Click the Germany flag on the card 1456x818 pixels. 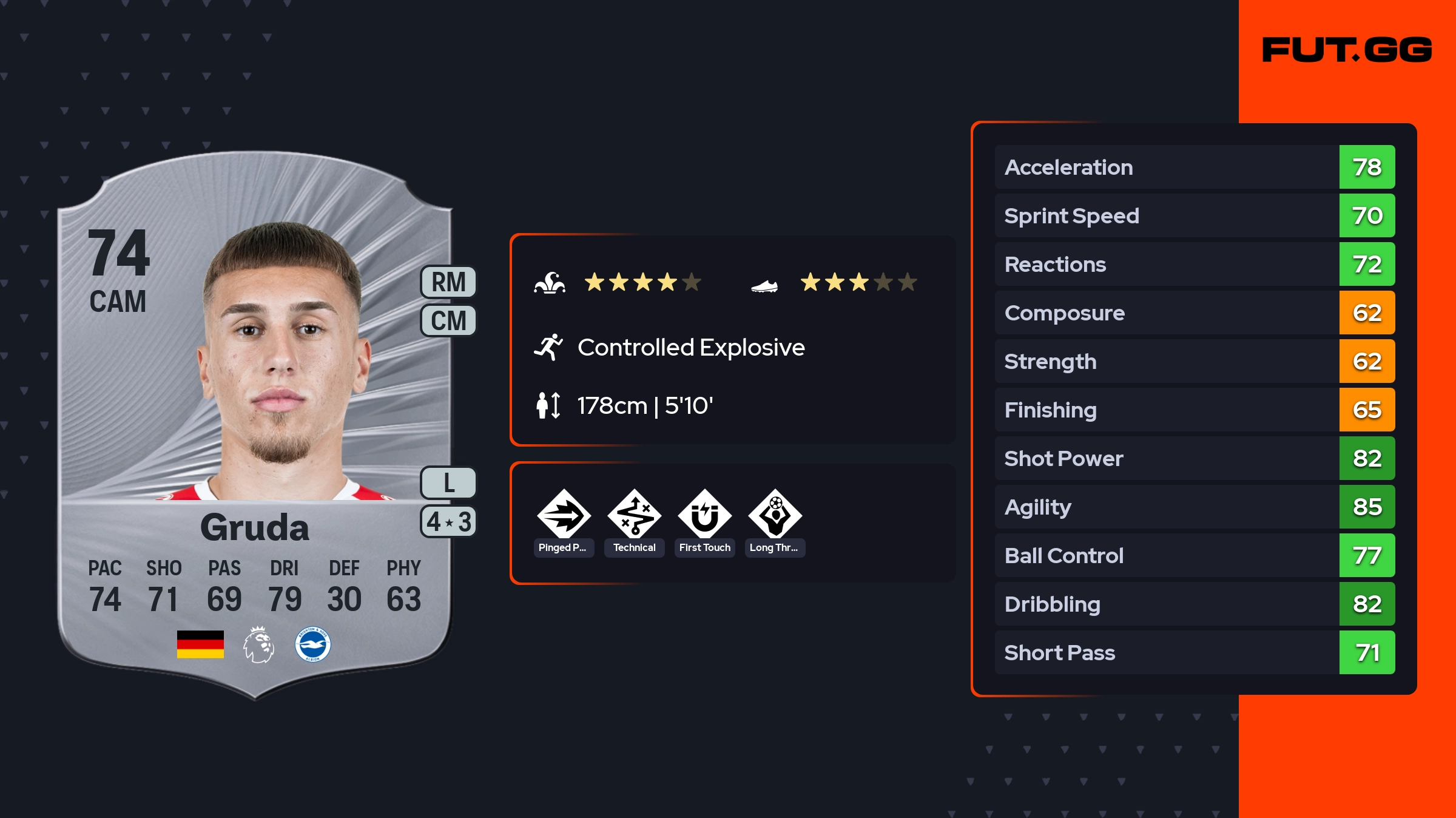(x=200, y=644)
